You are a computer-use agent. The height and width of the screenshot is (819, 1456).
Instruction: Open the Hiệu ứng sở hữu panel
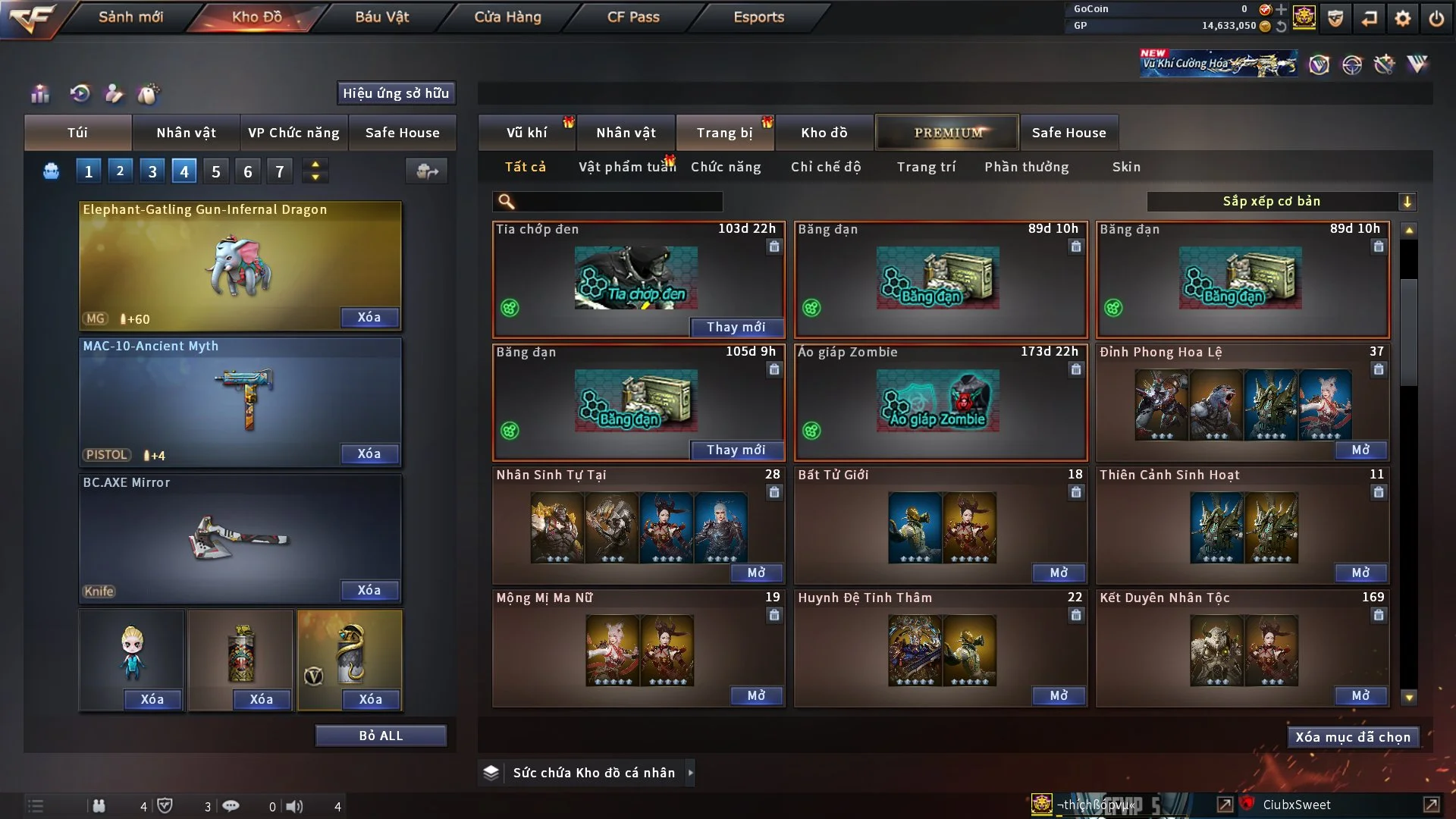pyautogui.click(x=396, y=93)
